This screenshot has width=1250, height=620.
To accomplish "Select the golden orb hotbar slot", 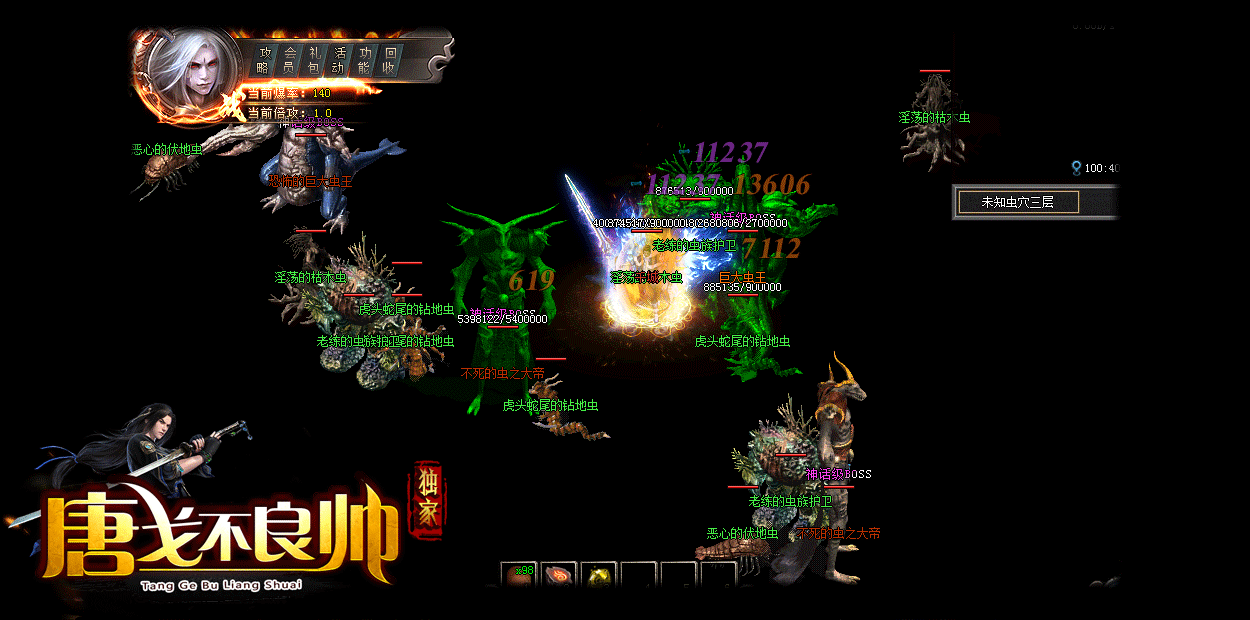I will coord(599,576).
